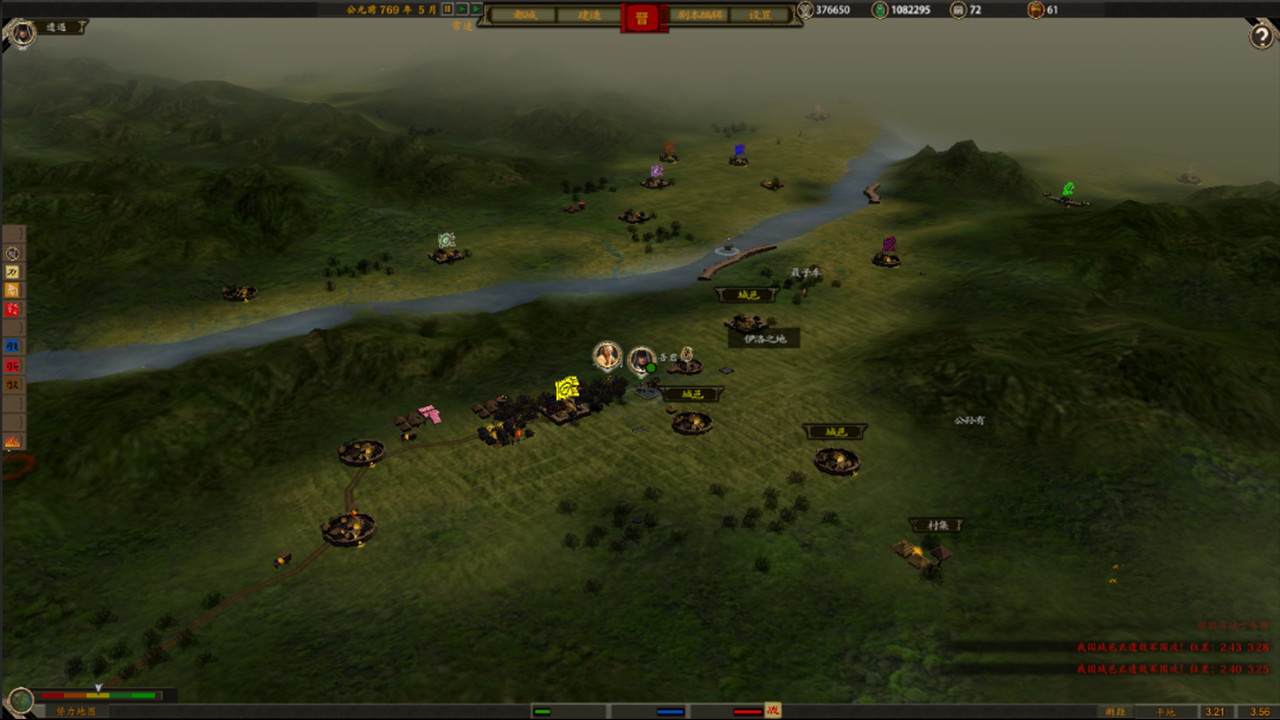
Task: Open the scenario editor menu left of 设置
Action: (x=702, y=15)
